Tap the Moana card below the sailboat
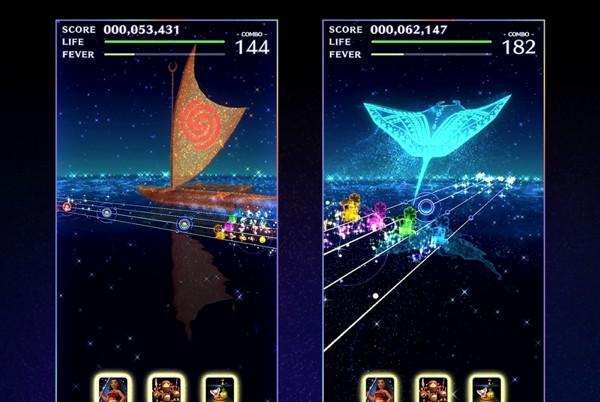Image resolution: width=600 pixels, height=402 pixels. point(112,390)
